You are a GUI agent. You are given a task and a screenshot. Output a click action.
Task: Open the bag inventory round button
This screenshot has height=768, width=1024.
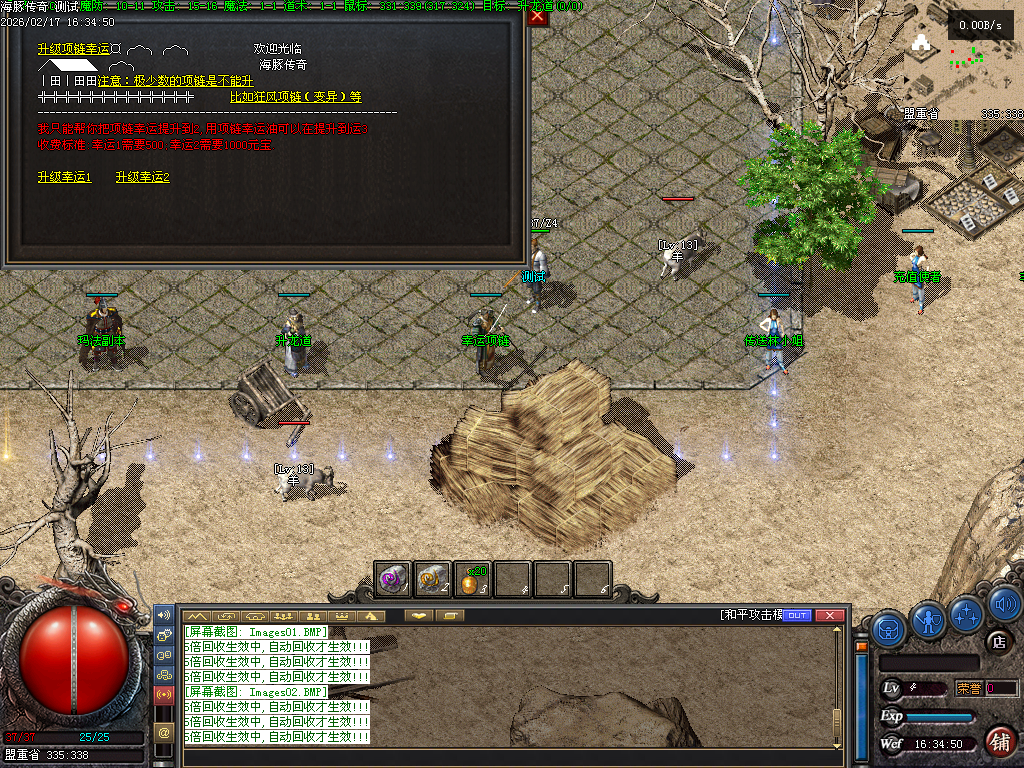coord(889,629)
